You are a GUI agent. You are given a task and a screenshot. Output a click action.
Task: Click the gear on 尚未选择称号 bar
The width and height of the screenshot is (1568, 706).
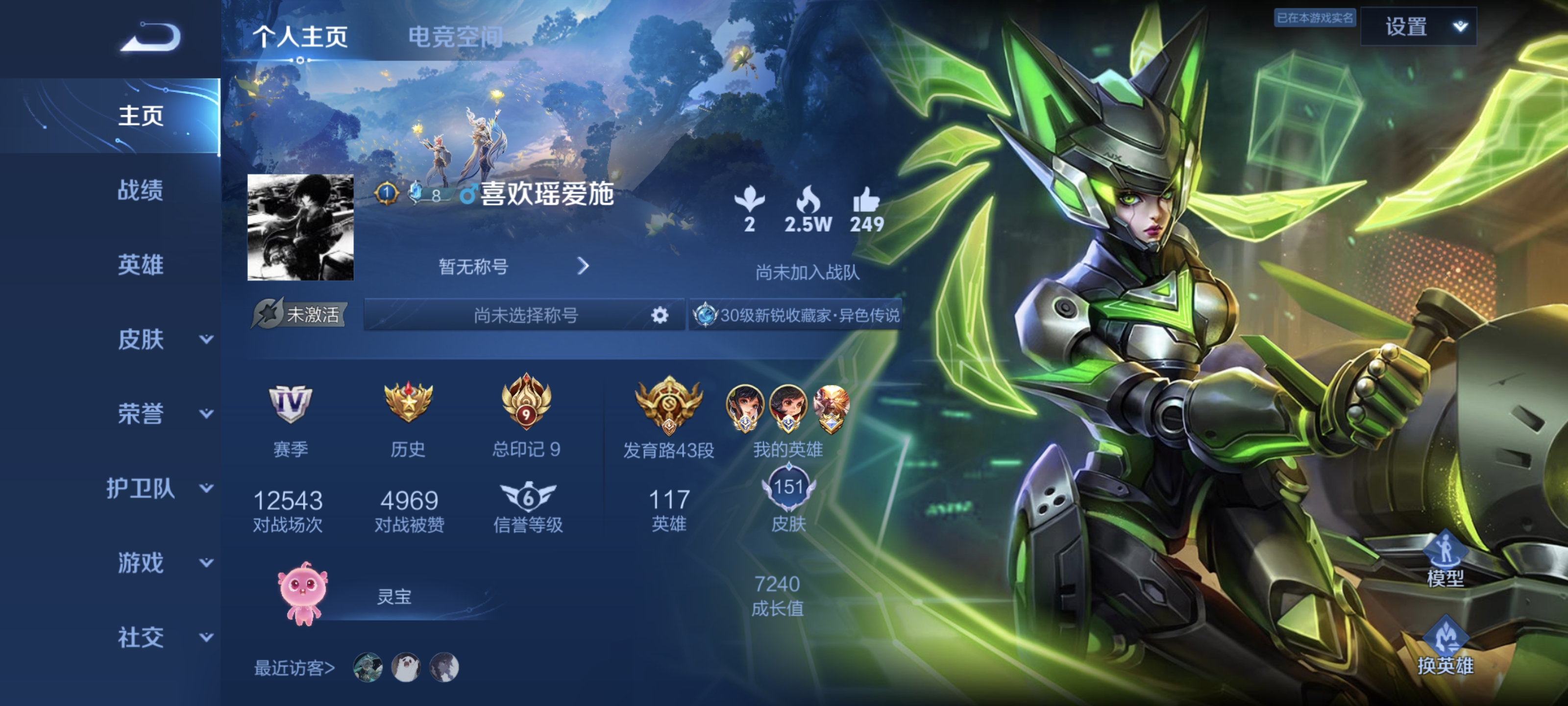point(659,315)
